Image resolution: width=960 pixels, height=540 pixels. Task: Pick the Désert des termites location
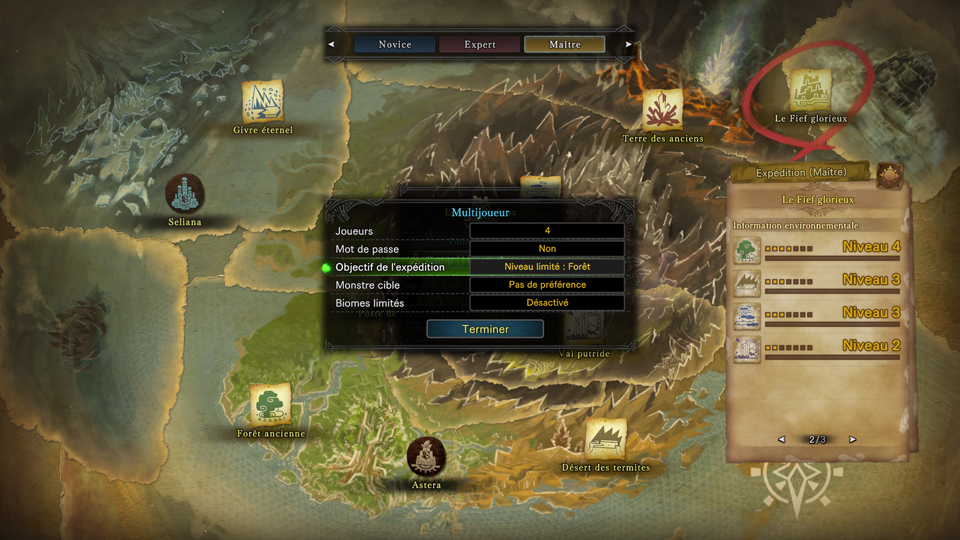(x=605, y=439)
